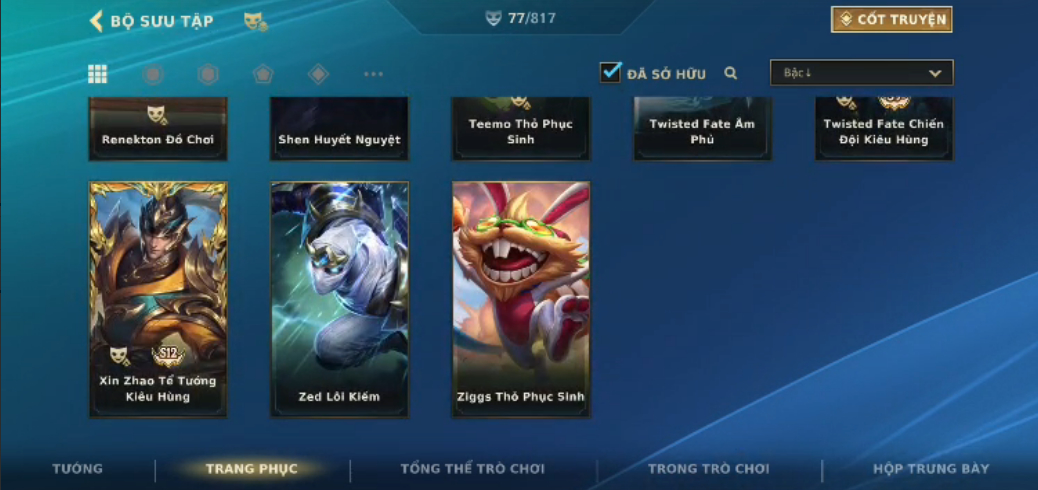Viewport: 1038px width, 490px height.
Task: Go back from Bộ Sưu Tập screen
Action: pyautogui.click(x=97, y=21)
